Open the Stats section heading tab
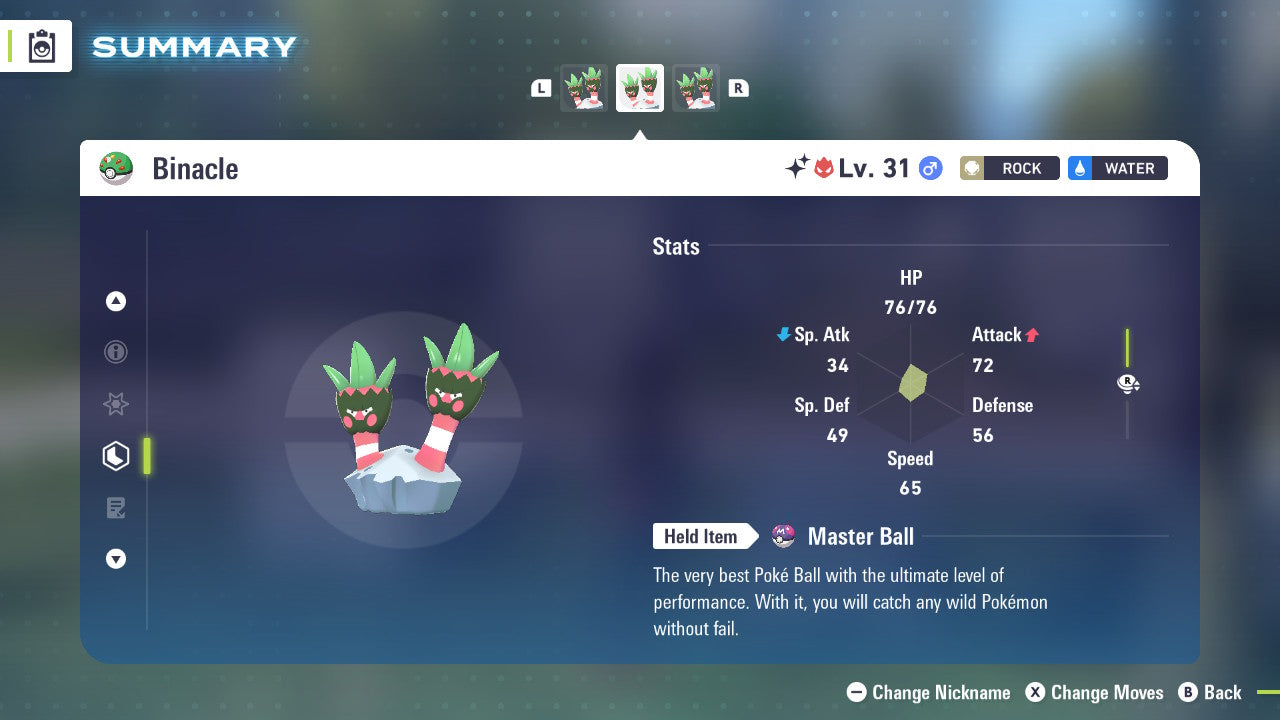The width and height of the screenshot is (1280, 720). (x=676, y=247)
